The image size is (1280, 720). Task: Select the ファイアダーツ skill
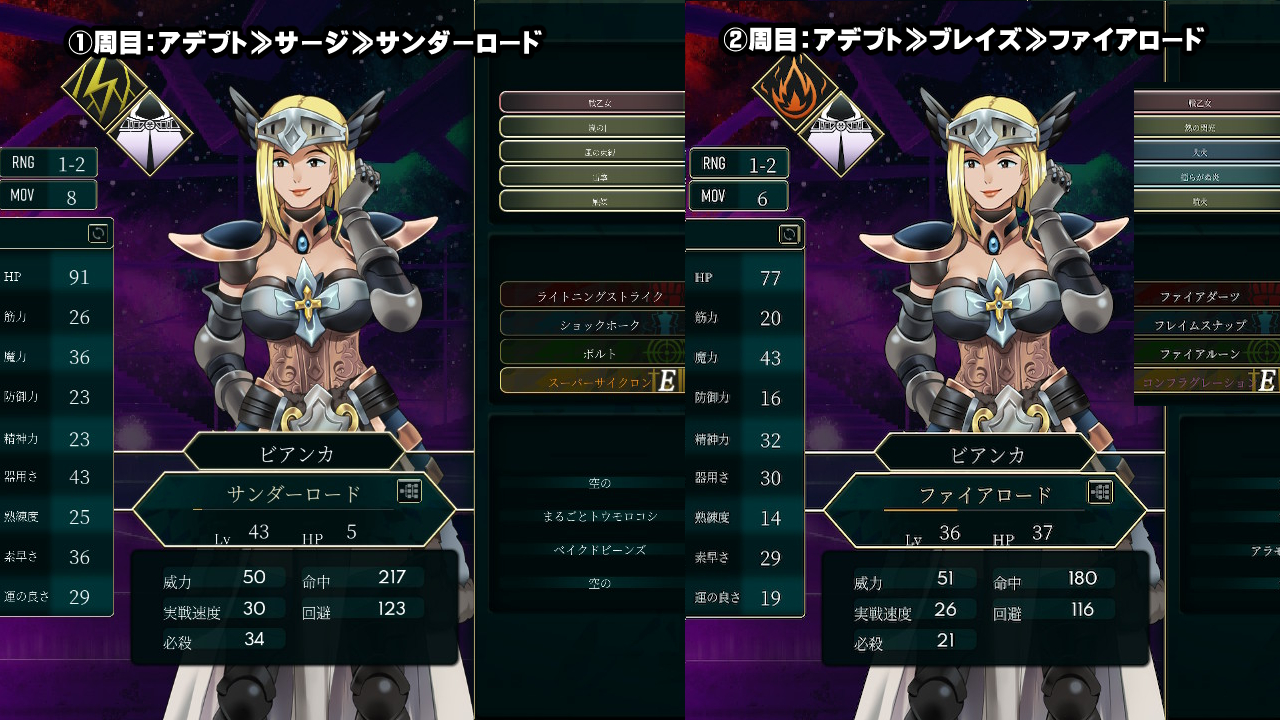point(1199,296)
